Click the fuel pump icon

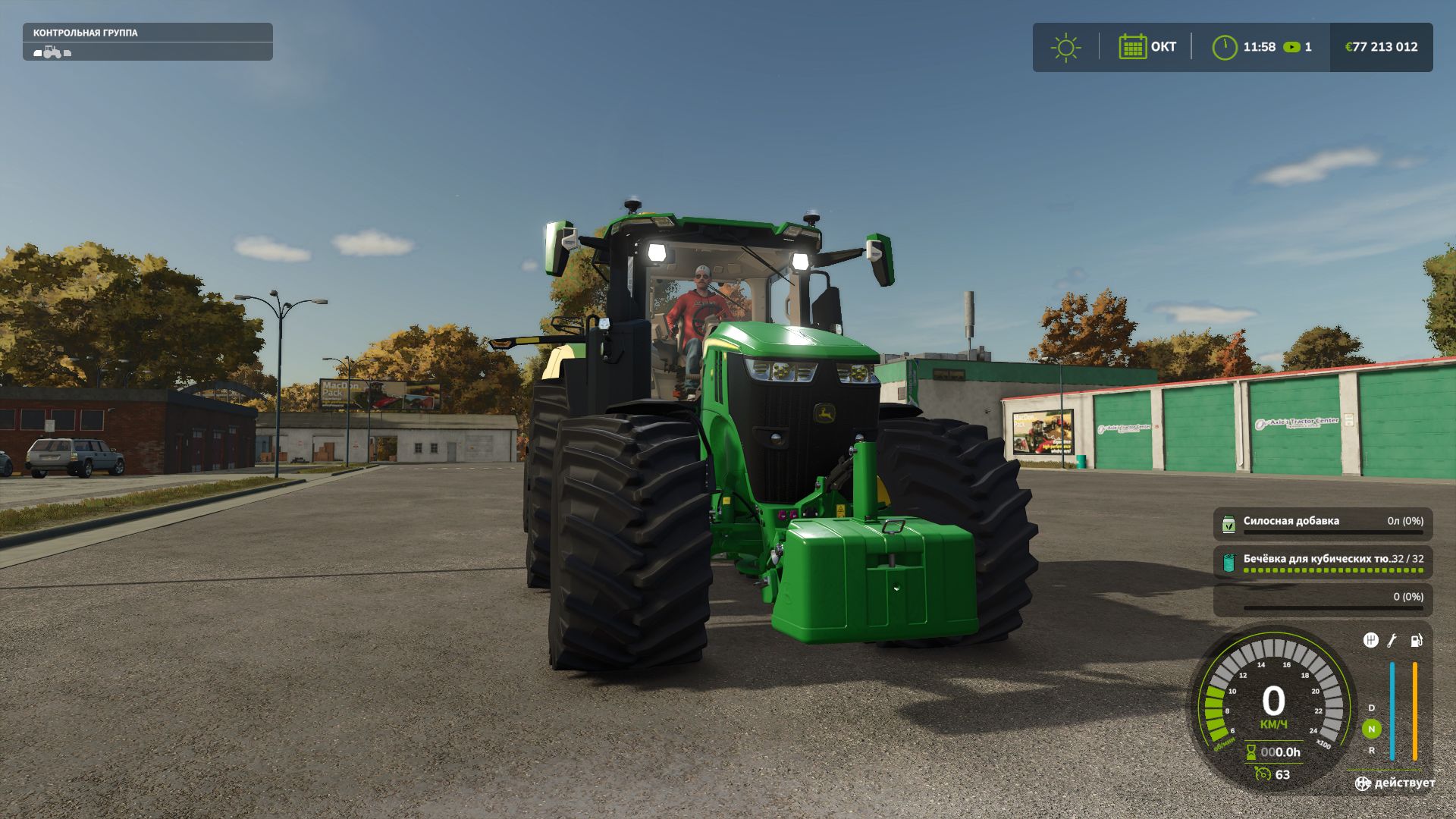pyautogui.click(x=1416, y=641)
